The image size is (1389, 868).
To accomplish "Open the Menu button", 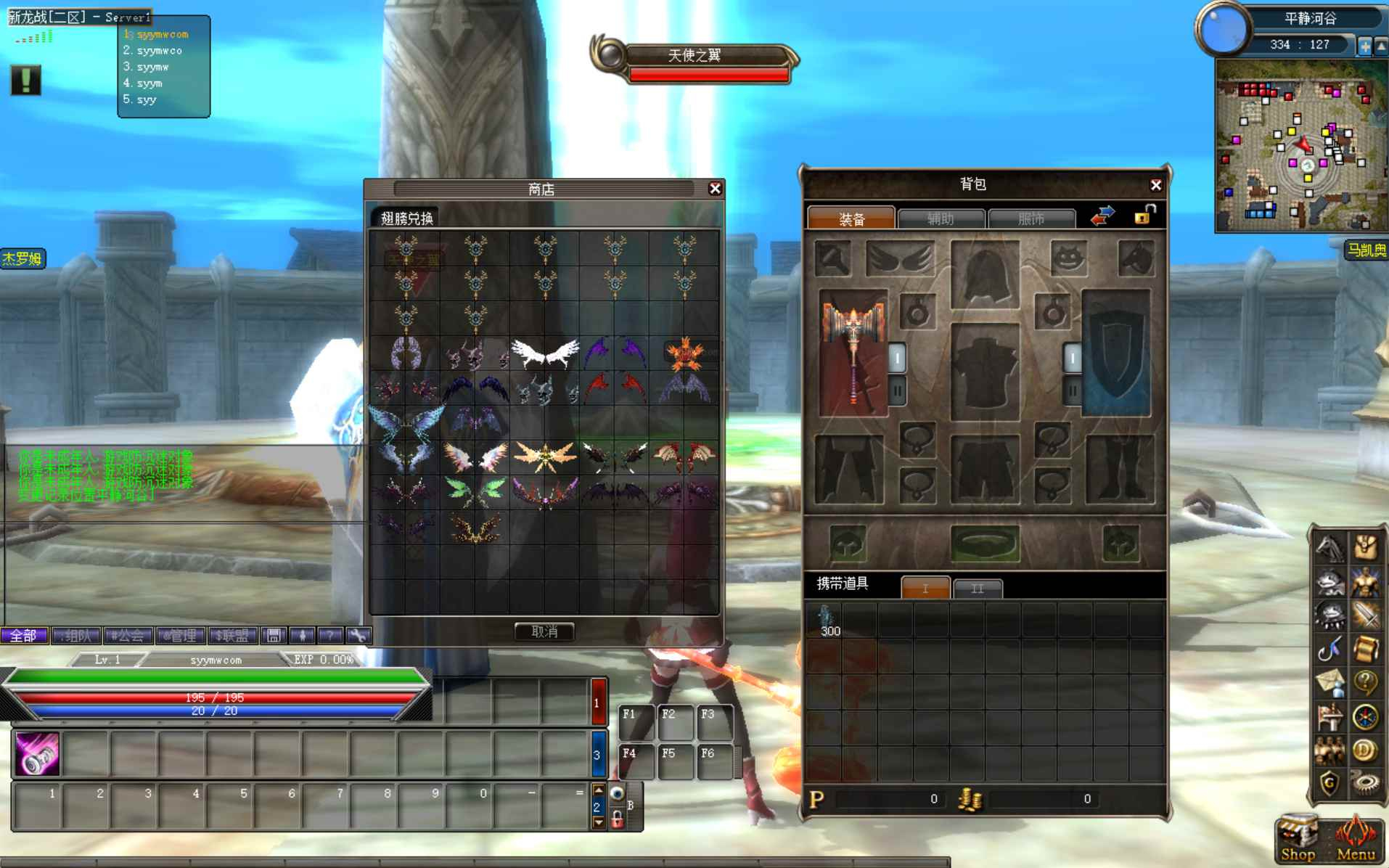I will [x=1355, y=840].
